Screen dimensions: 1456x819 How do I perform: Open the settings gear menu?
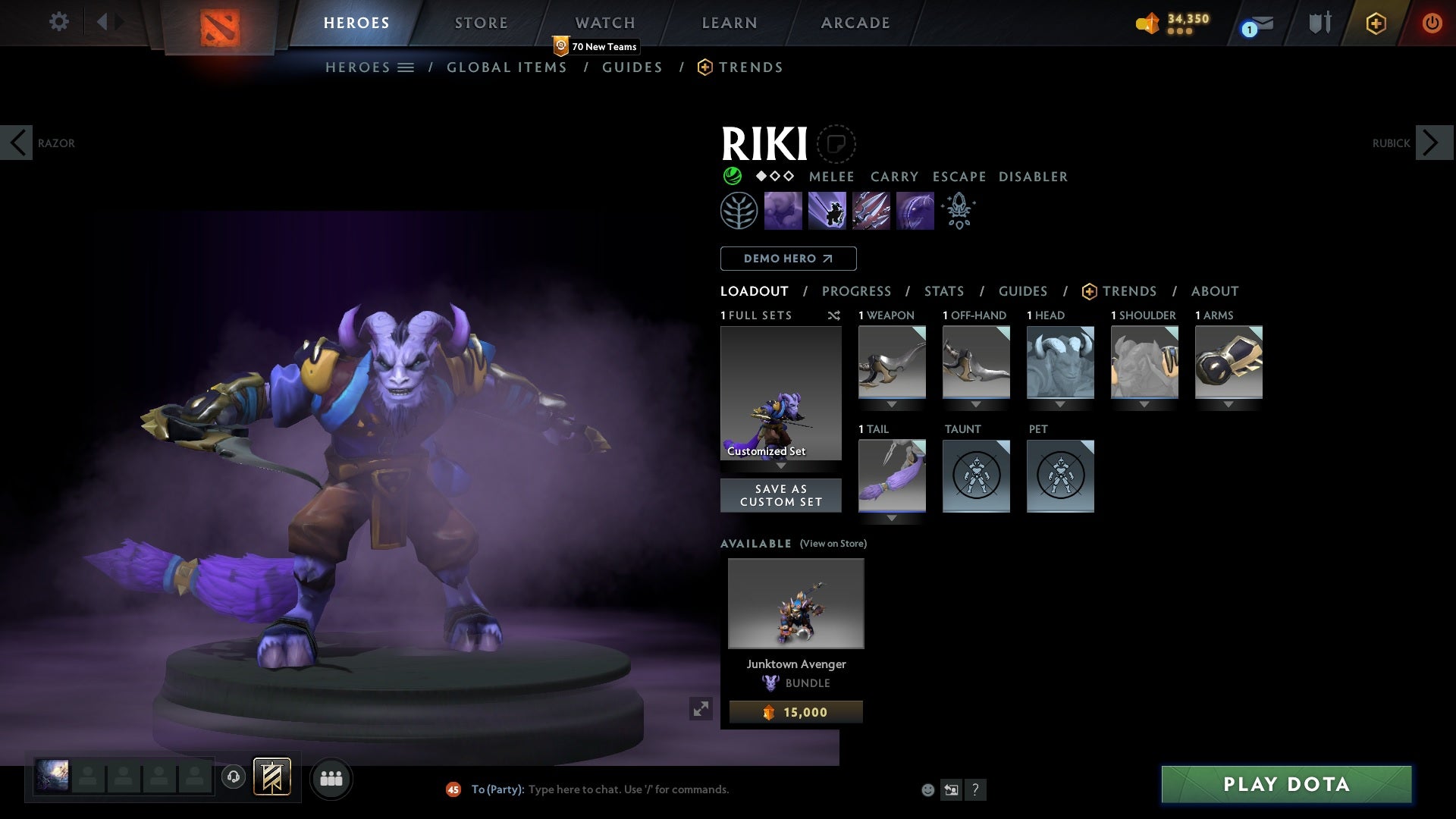[58, 22]
